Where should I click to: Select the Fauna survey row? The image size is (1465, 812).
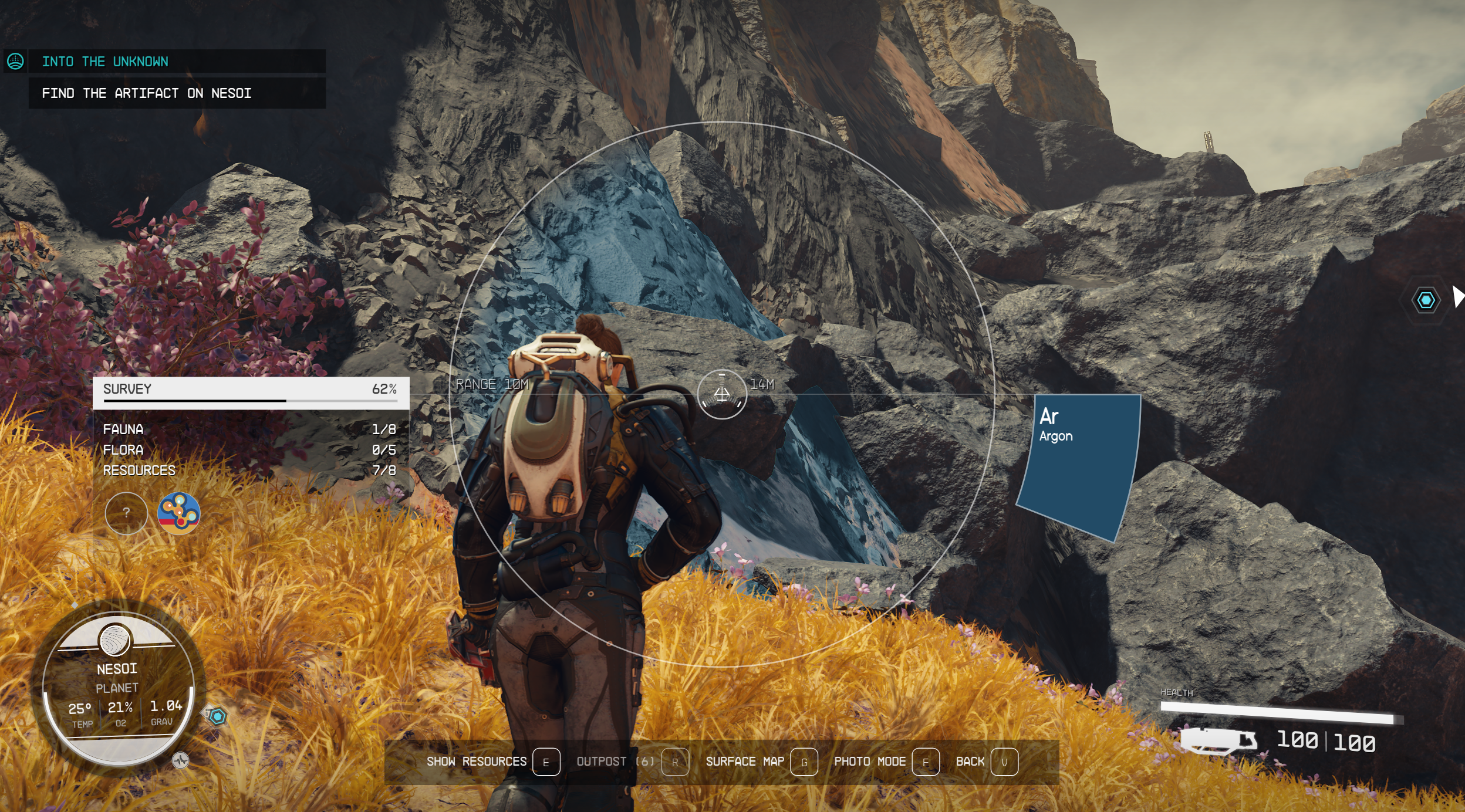pos(249,429)
